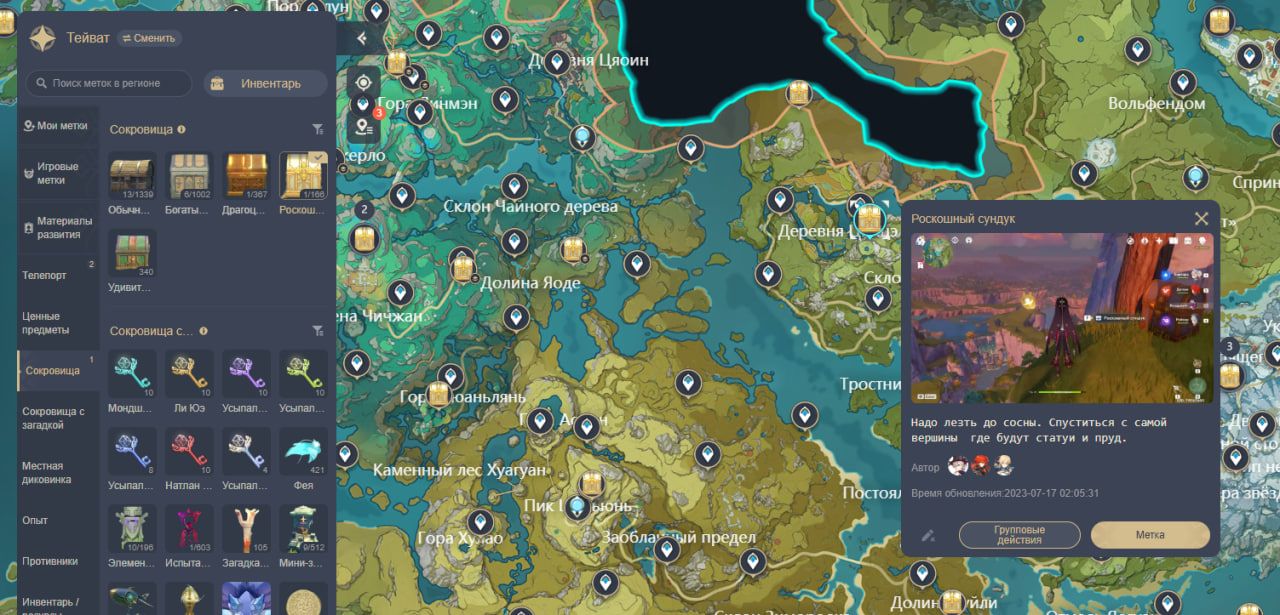Image resolution: width=1280 pixels, height=615 pixels.
Task: Focus the marker search field
Action: click(110, 83)
